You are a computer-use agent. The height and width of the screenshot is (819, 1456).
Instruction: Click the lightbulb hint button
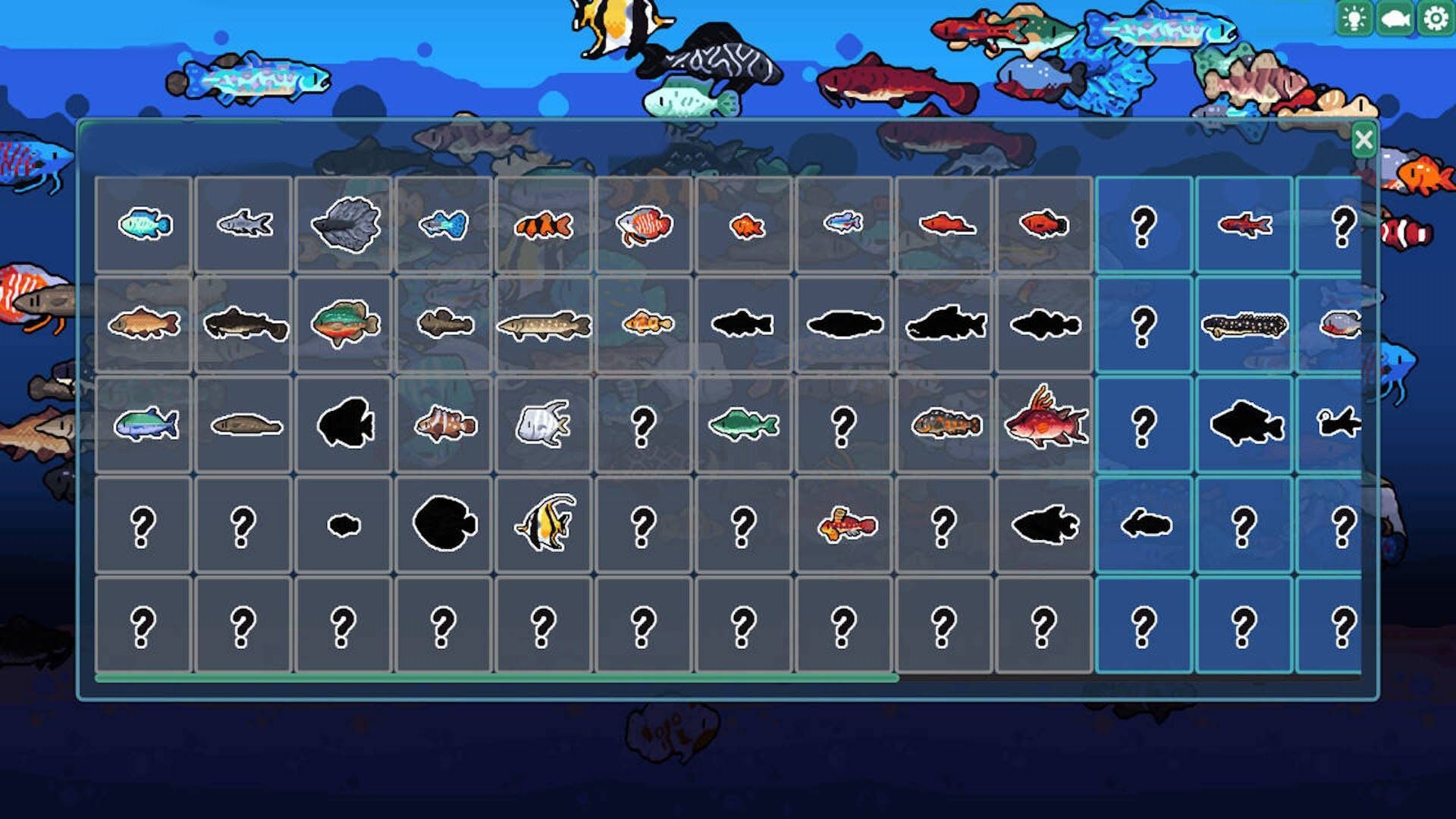click(1354, 18)
